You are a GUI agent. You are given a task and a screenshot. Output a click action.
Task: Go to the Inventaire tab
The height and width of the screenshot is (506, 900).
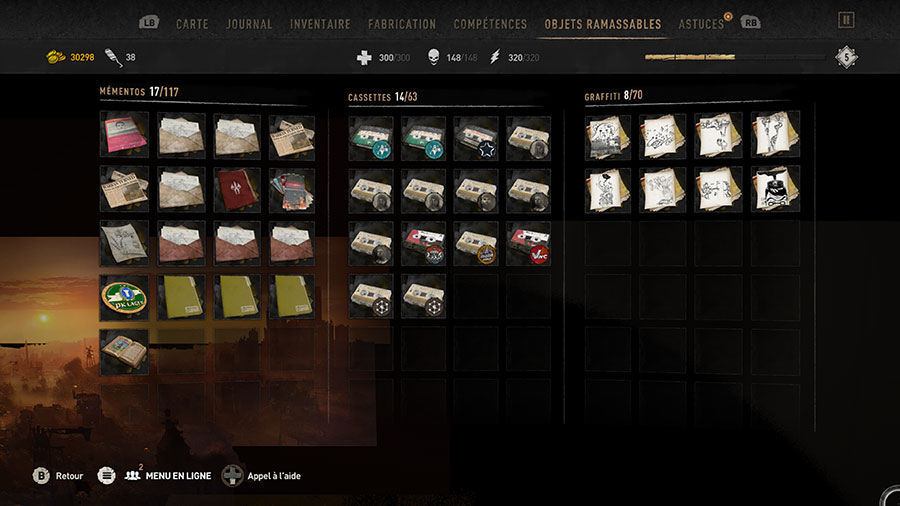320,23
